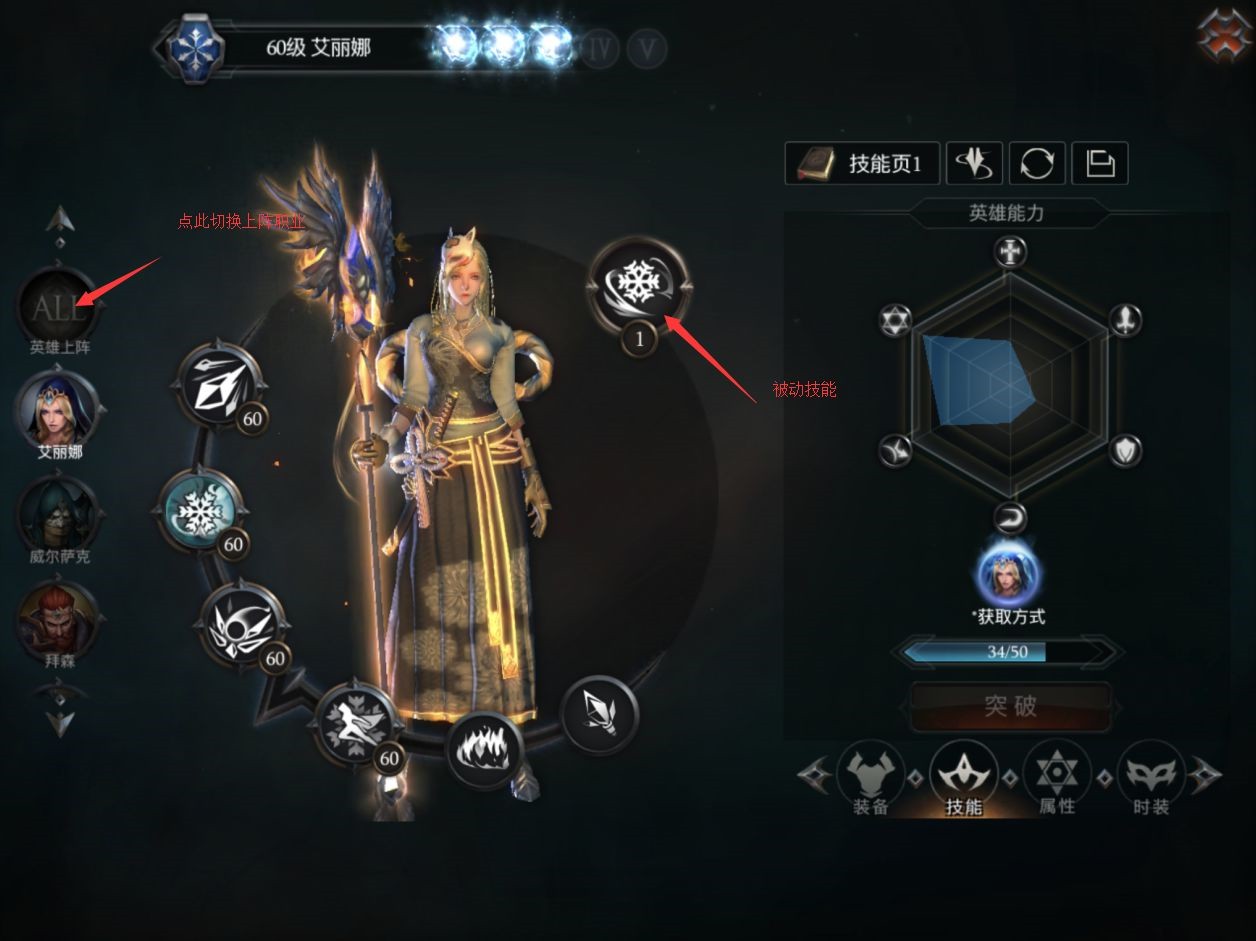Viewport: 1256px width, 941px height.
Task: Save the skill page with the disk icon
Action: [1100, 163]
